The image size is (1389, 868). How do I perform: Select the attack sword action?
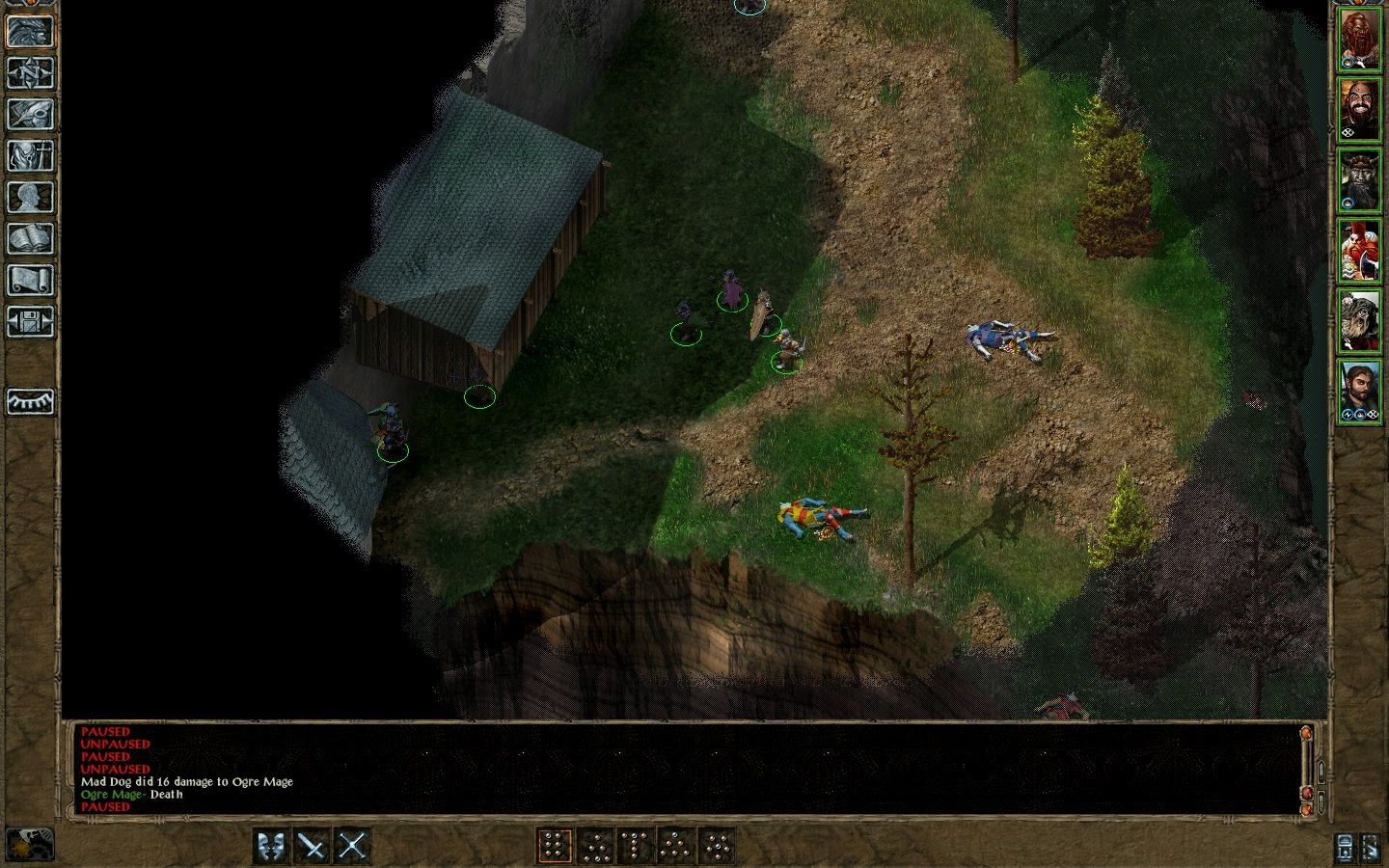[x=311, y=844]
